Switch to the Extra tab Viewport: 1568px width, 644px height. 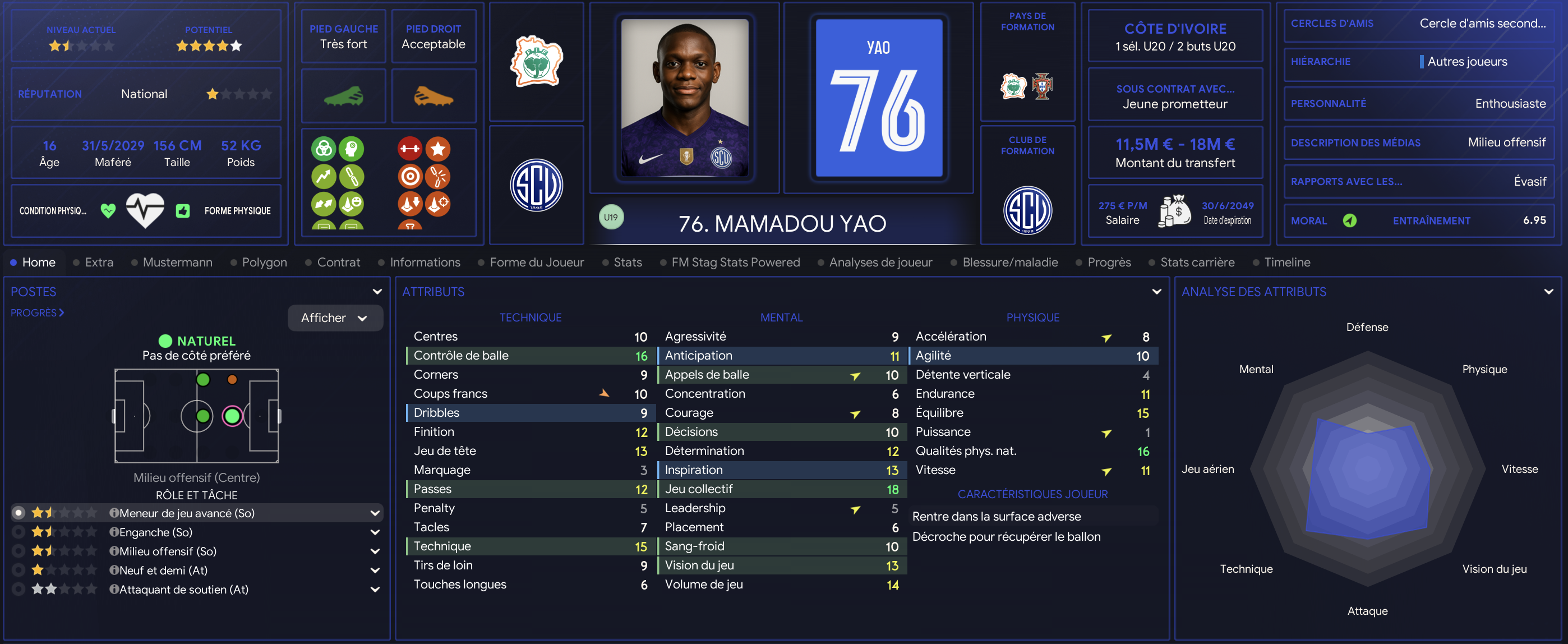(99, 263)
